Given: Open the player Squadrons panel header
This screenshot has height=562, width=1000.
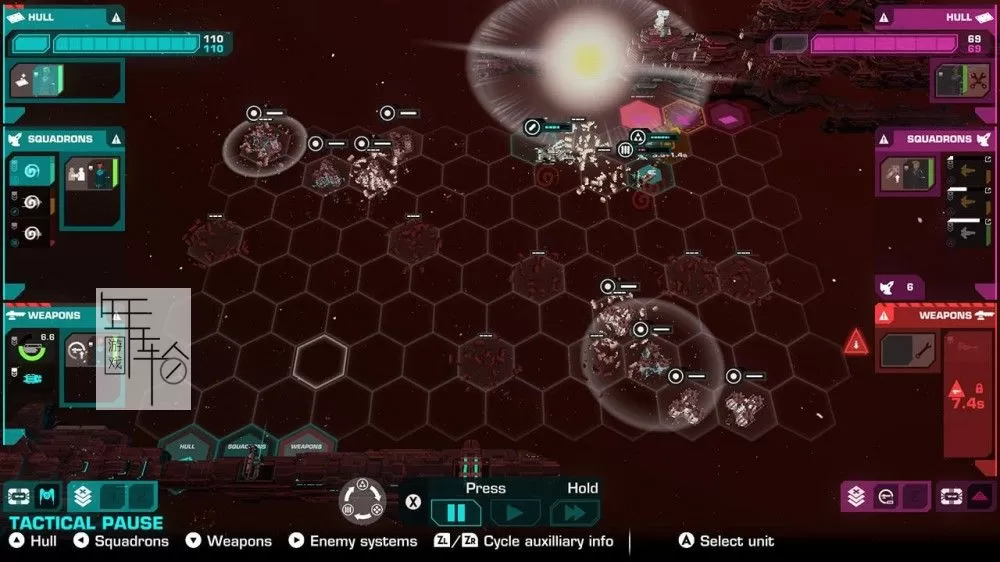Looking at the screenshot, I should pos(62,139).
